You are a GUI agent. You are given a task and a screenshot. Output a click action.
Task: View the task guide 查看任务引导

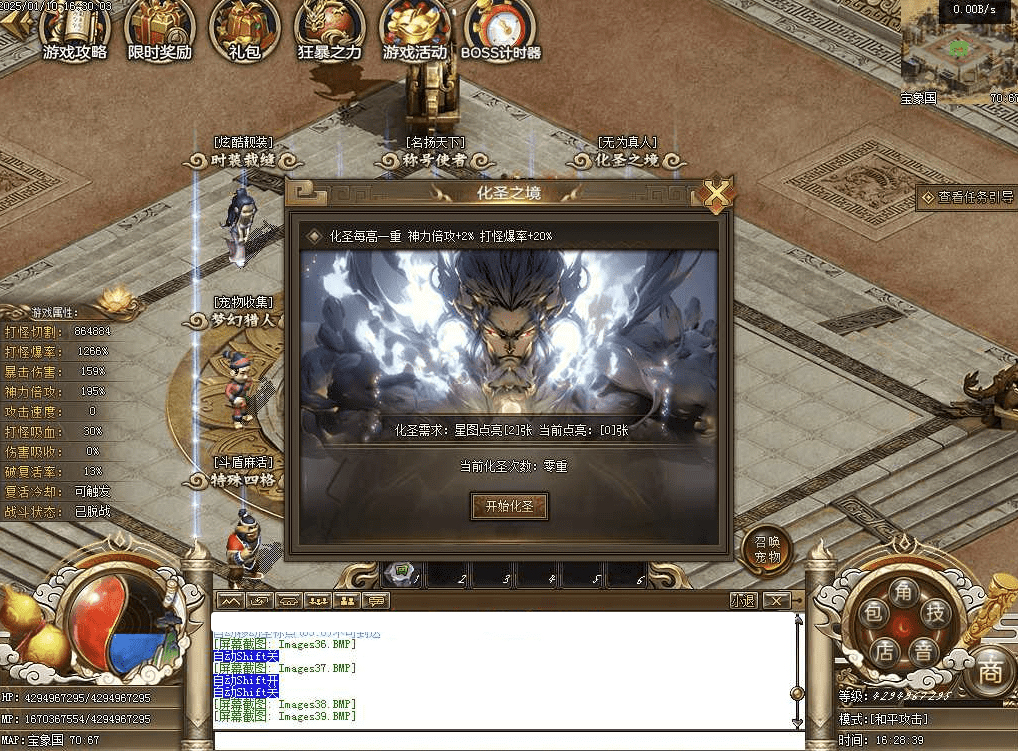[x=967, y=198]
